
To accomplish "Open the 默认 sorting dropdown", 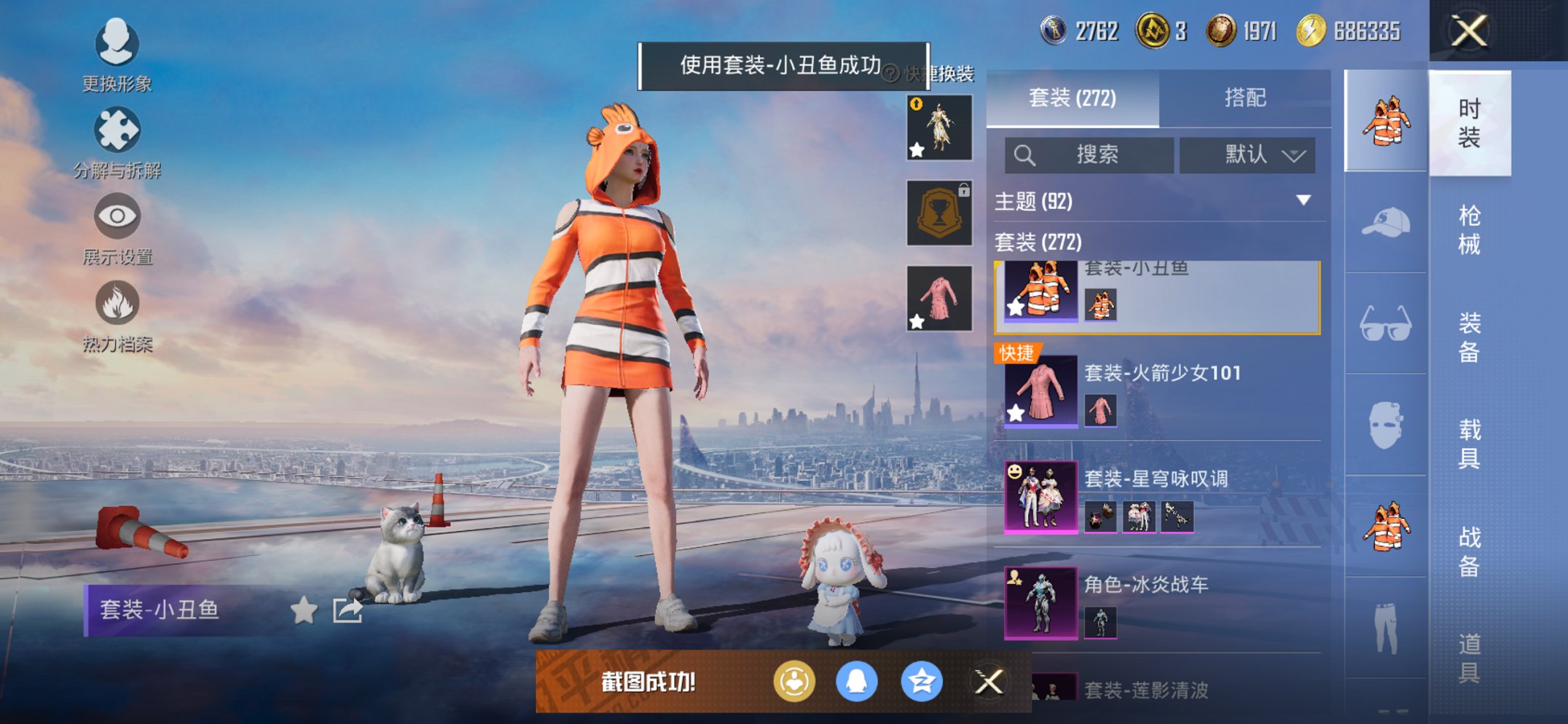I will [1247, 155].
